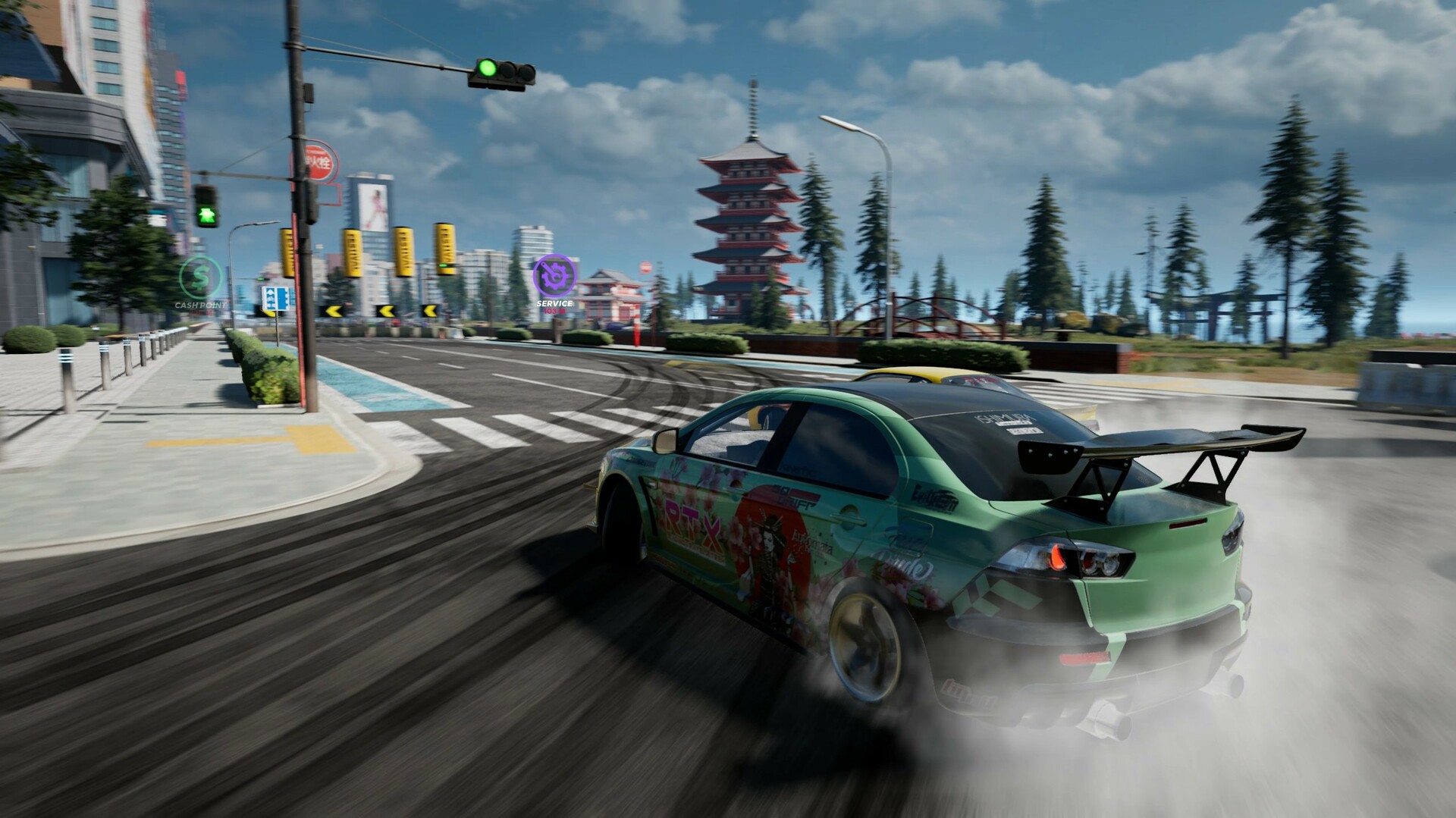The image size is (1456, 818).
Task: Select the purple Service waypoint marker
Action: pyautogui.click(x=554, y=275)
